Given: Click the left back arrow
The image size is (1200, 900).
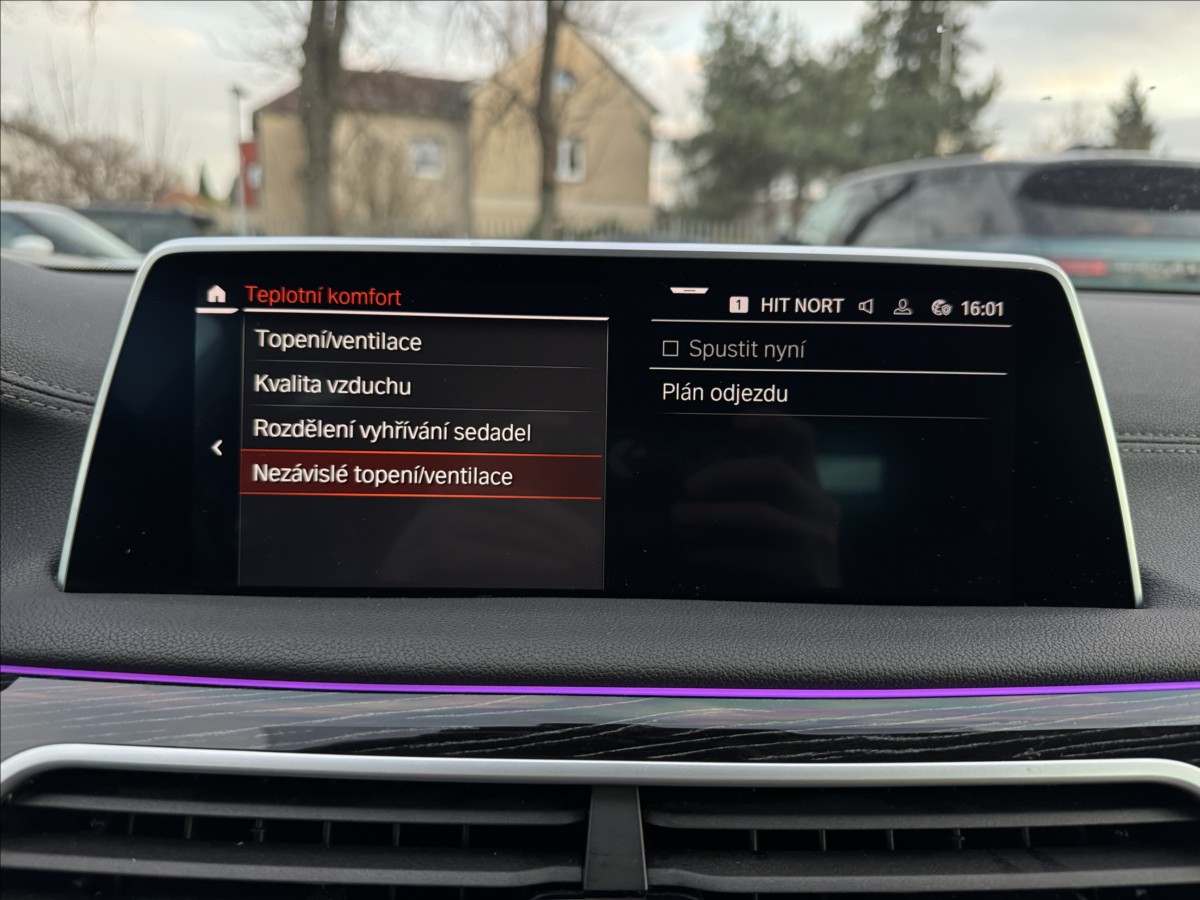Looking at the screenshot, I should click(x=217, y=448).
